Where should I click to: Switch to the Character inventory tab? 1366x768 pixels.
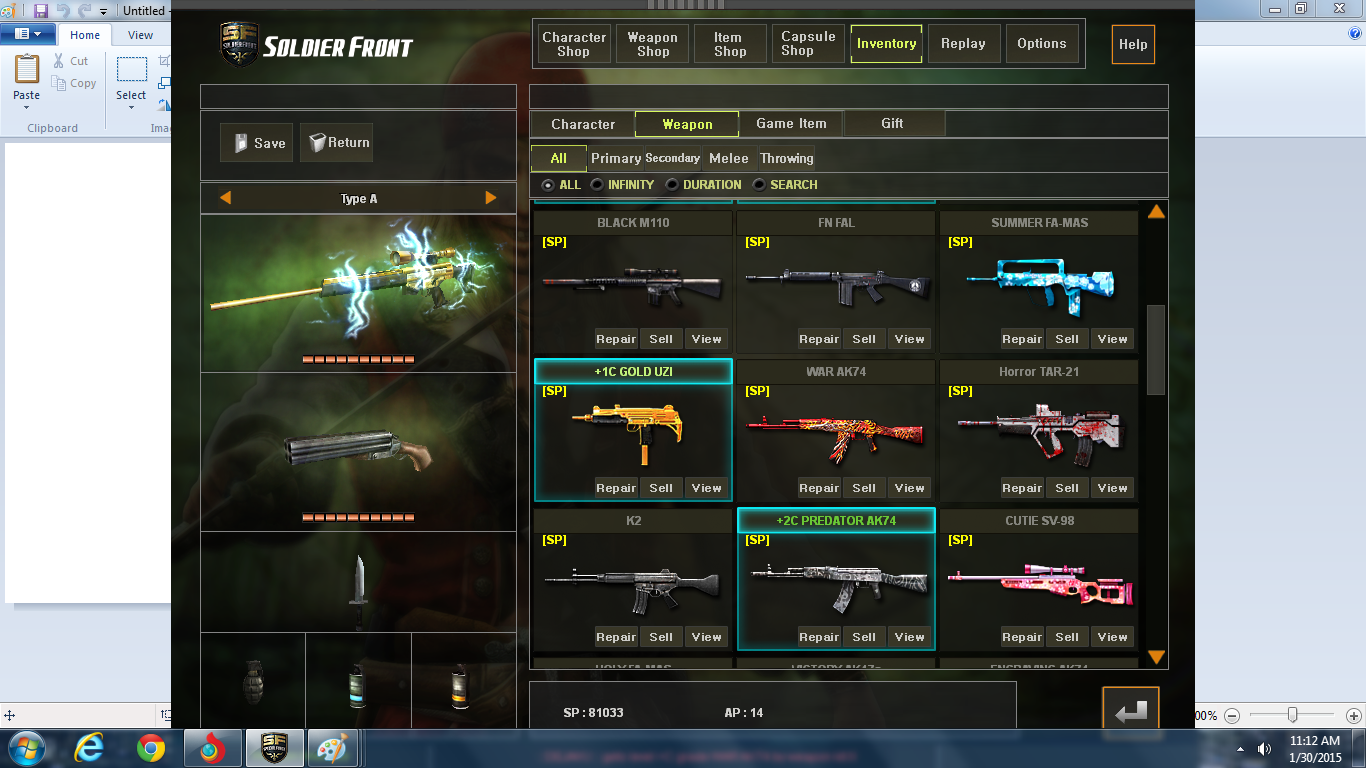tap(583, 124)
